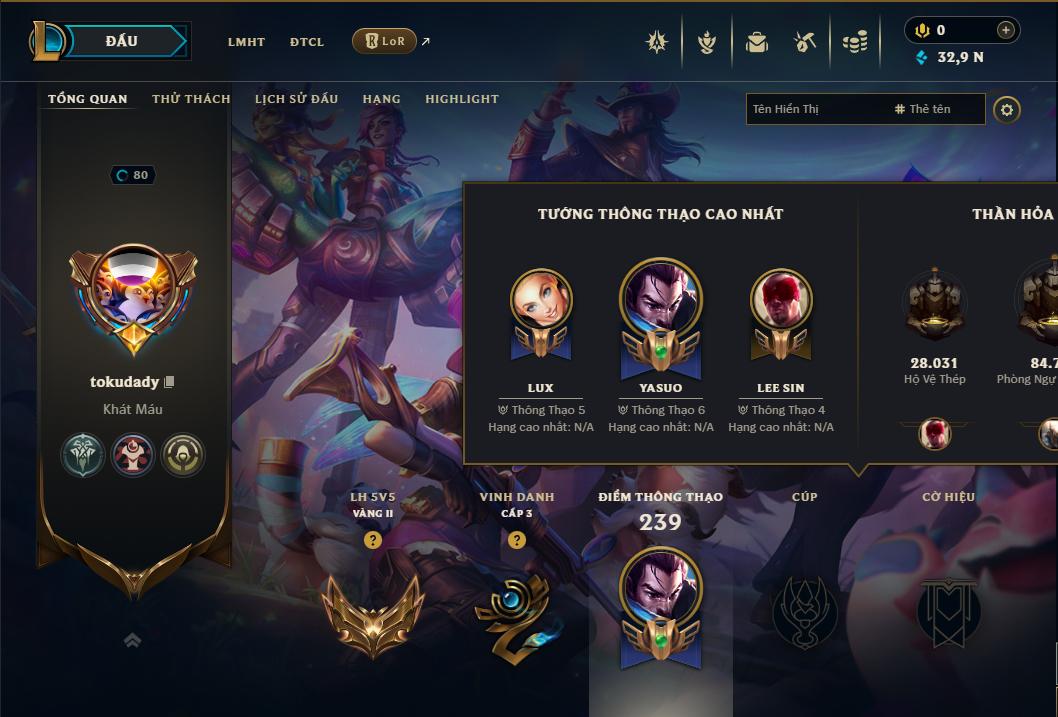Open the LMHT game tab
The width and height of the screenshot is (1058, 717).
coord(246,42)
